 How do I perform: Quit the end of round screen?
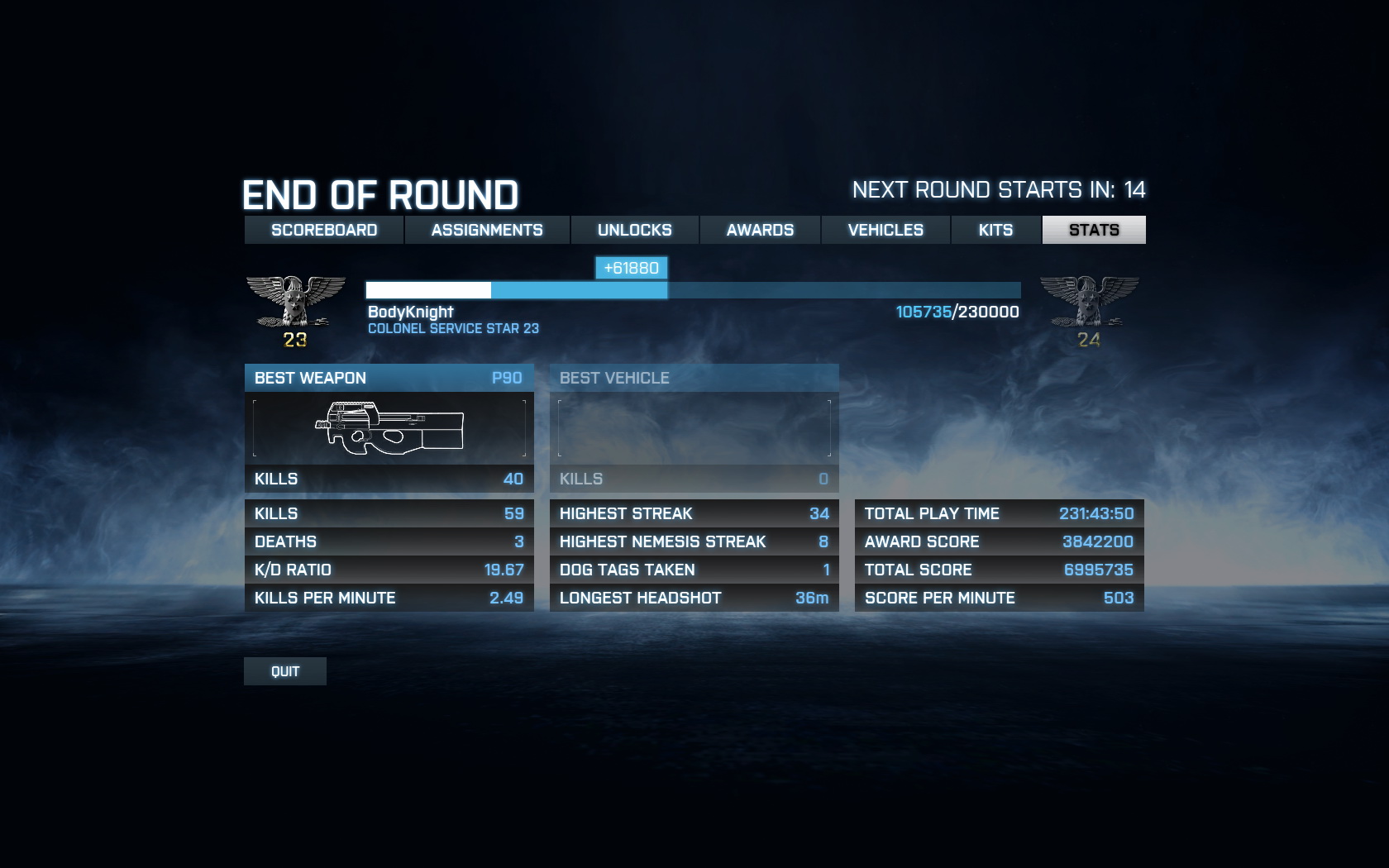pos(285,671)
